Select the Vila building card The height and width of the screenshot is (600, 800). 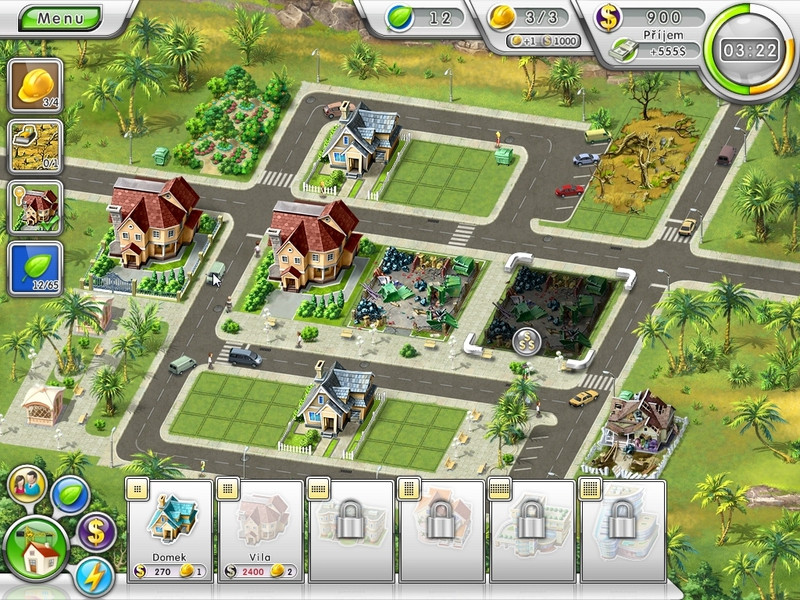point(260,530)
